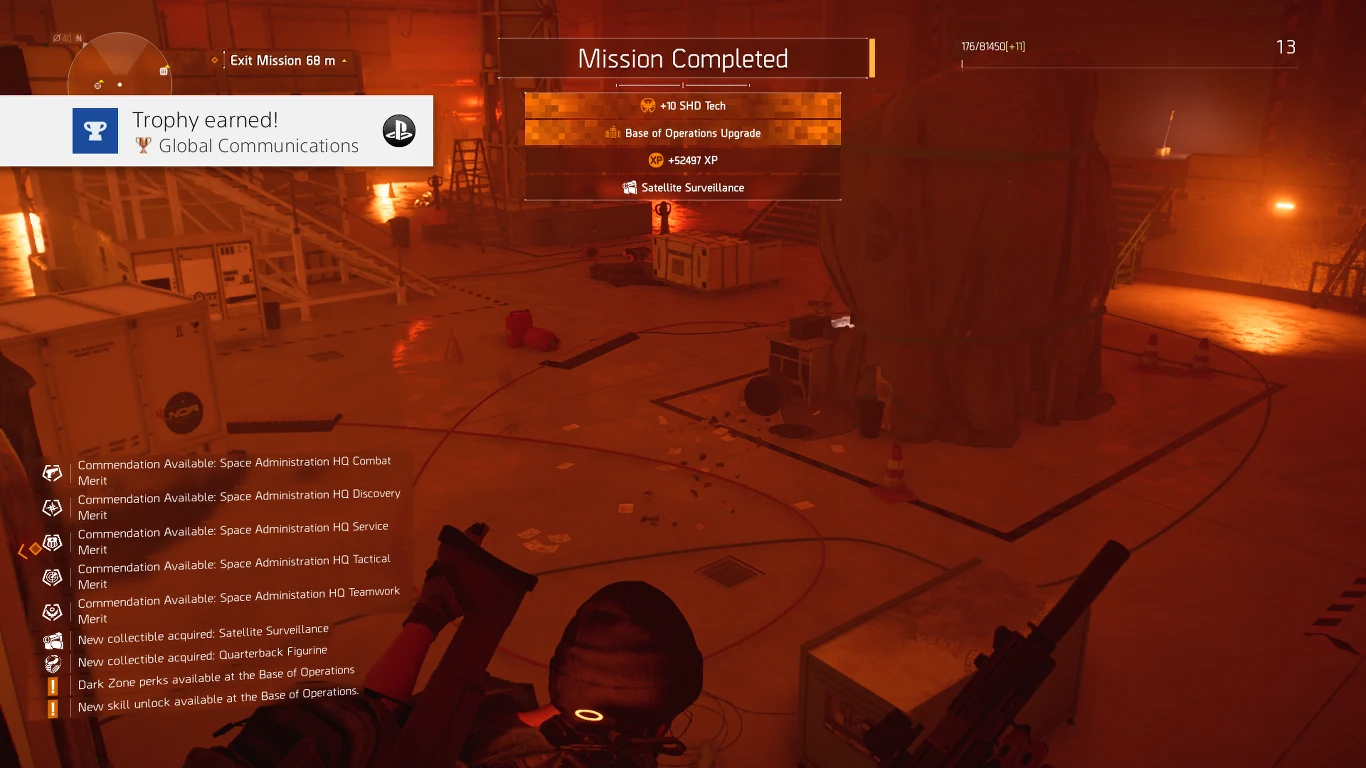Screen dimensions: 1366x768
Task: Select the Tactical Merit commendation icon
Action: pyautogui.click(x=52, y=576)
